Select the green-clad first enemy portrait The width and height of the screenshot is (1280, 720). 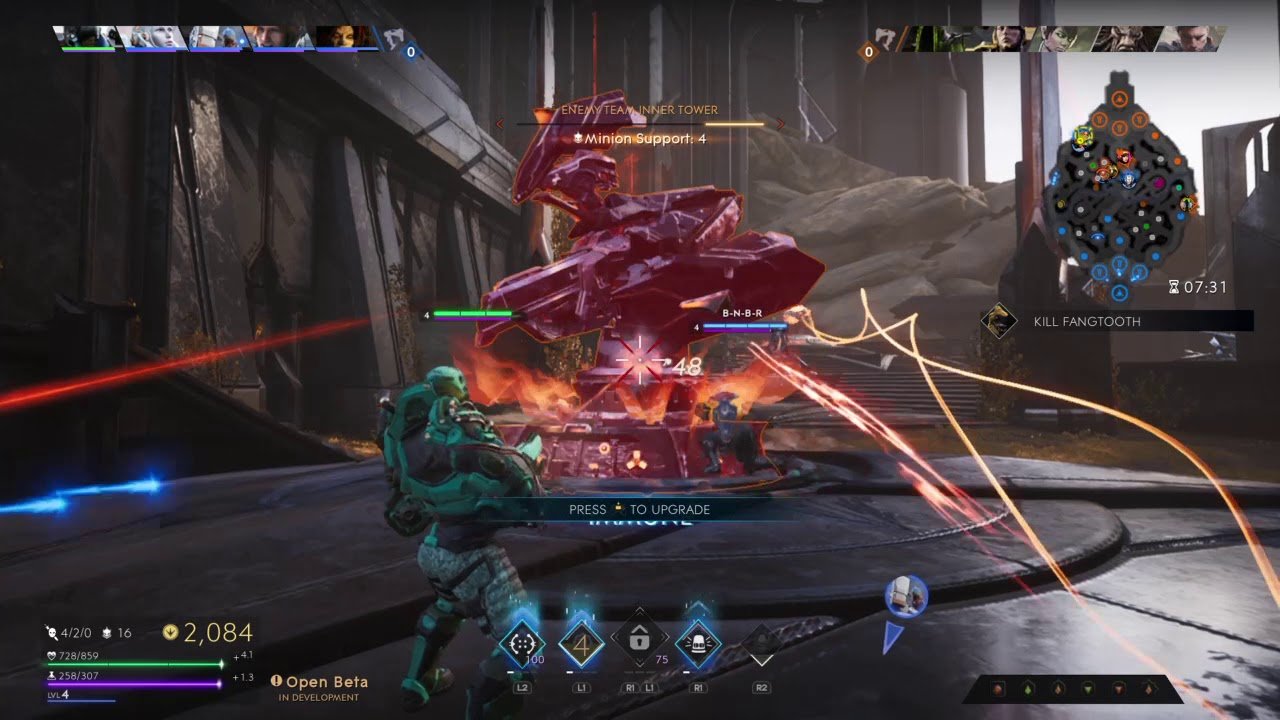pyautogui.click(x=935, y=39)
